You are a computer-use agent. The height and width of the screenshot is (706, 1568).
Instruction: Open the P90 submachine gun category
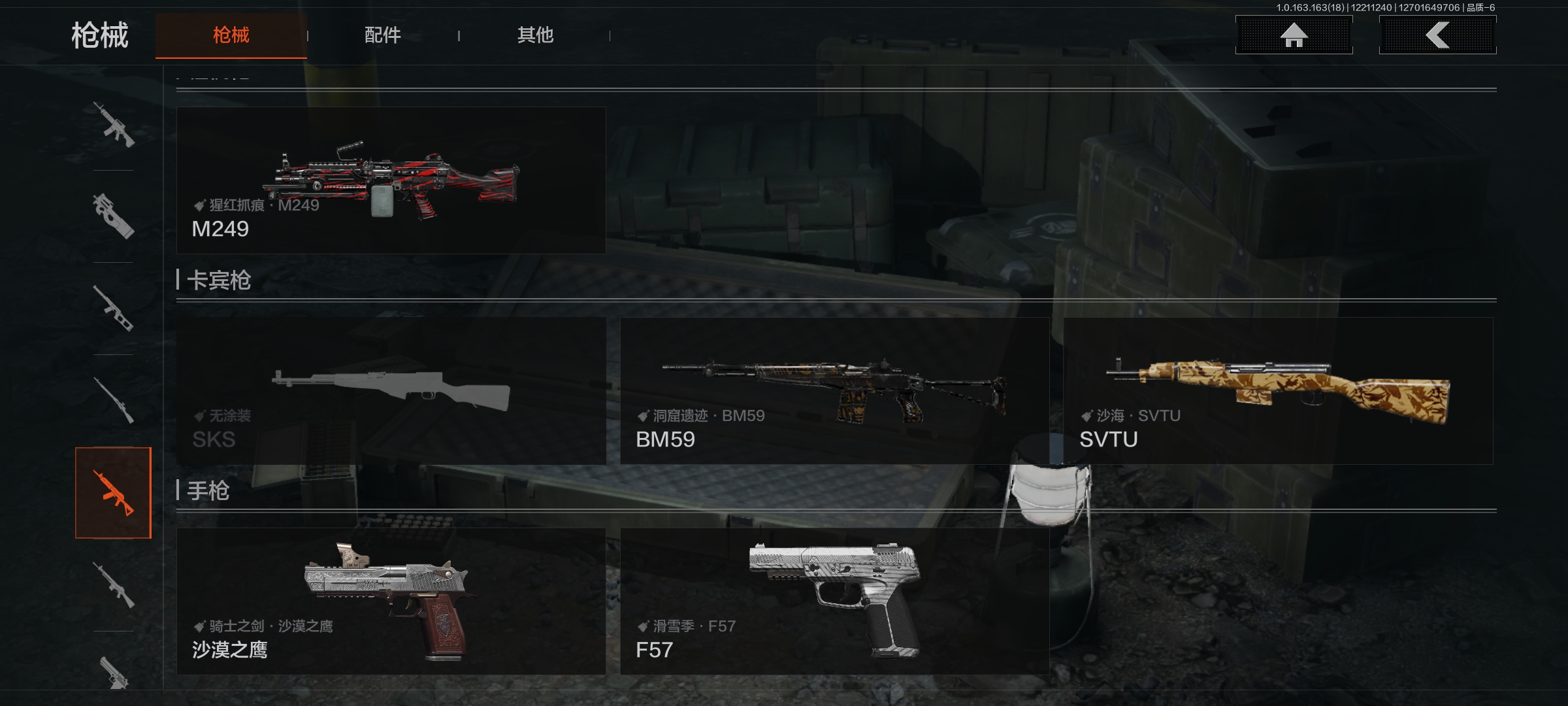(113, 216)
